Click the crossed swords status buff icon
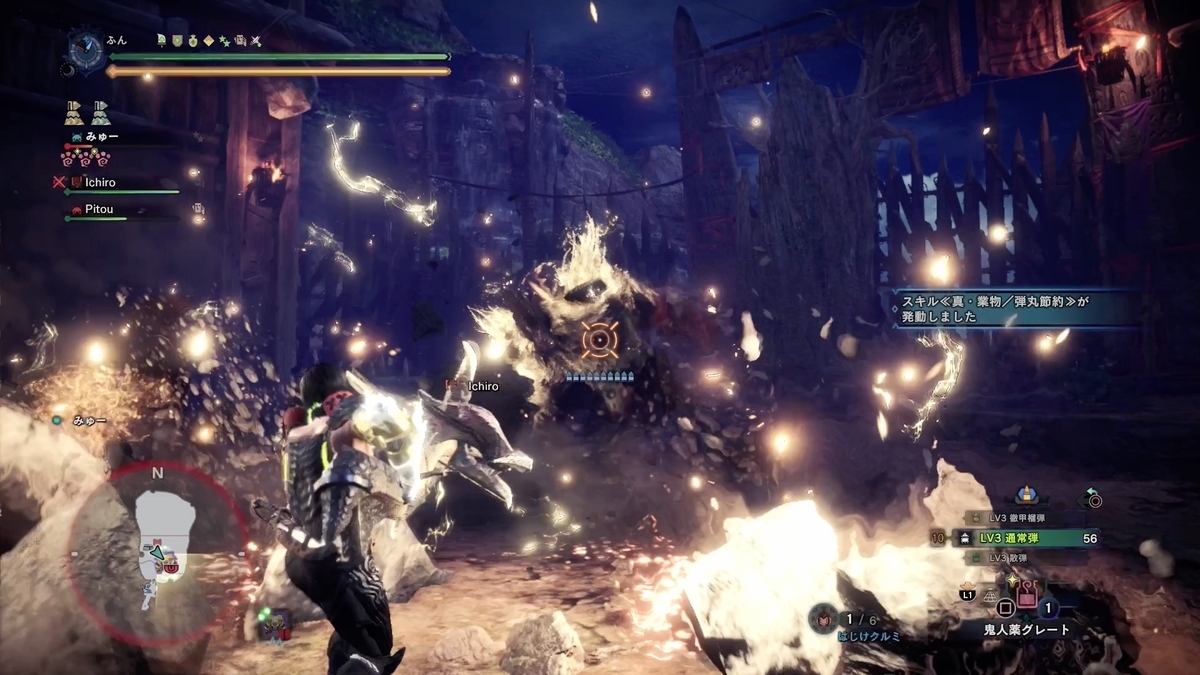 click(256, 40)
